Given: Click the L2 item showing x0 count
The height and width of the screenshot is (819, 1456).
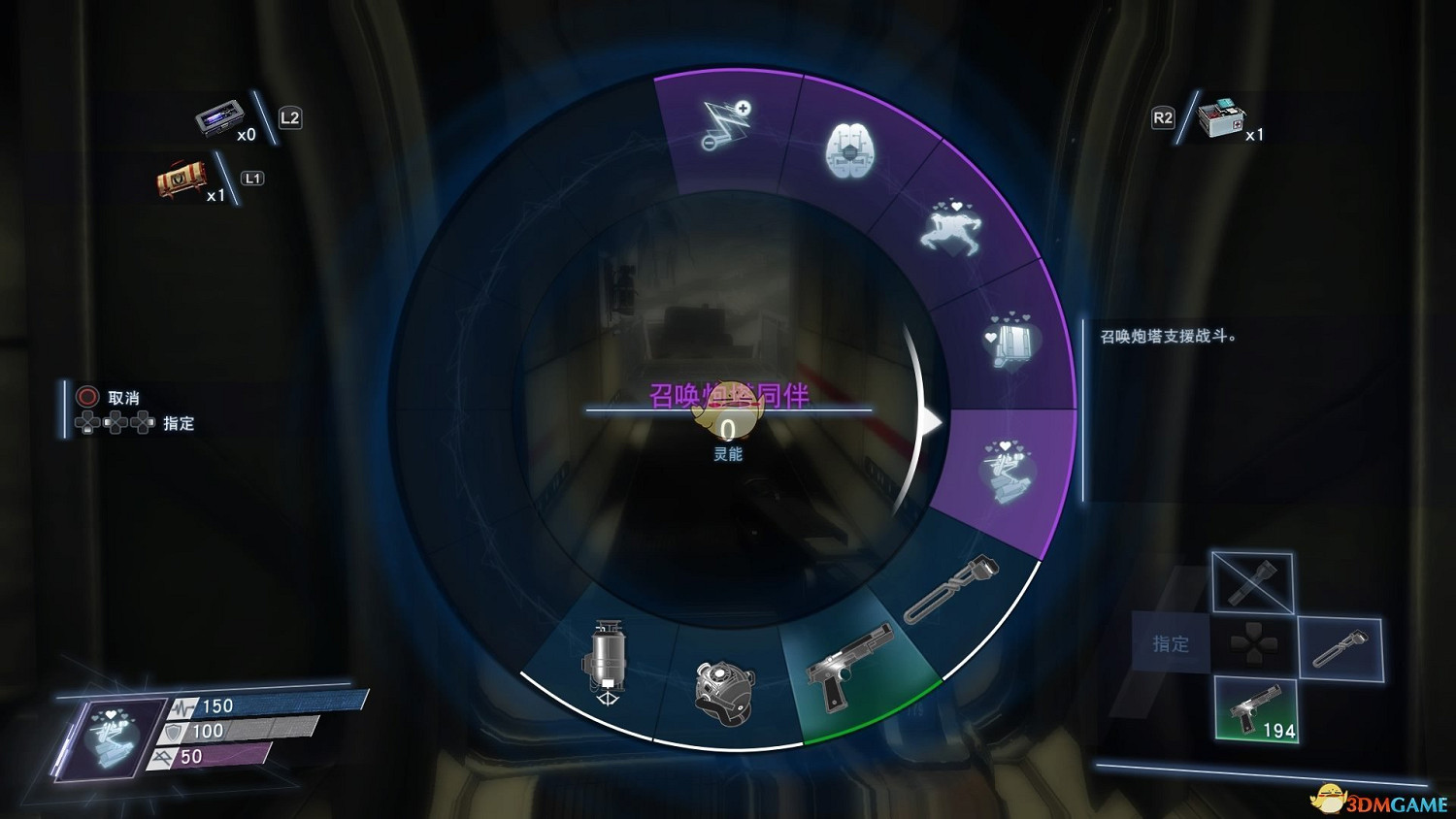Looking at the screenshot, I should pyautogui.click(x=217, y=118).
